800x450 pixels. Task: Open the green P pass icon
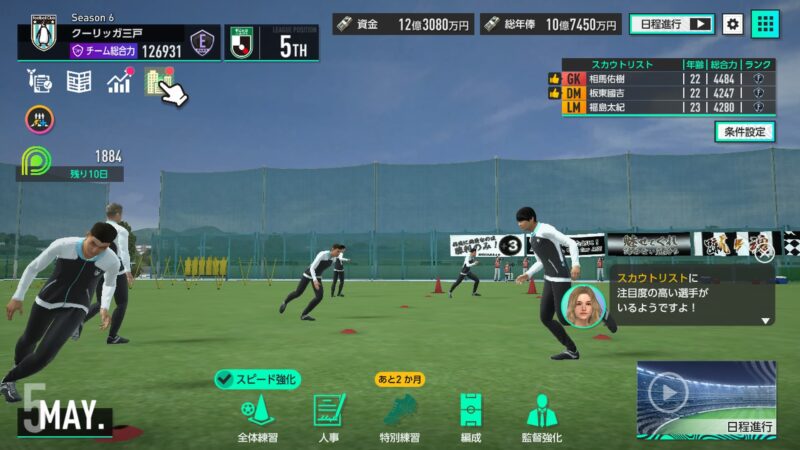tap(36, 159)
